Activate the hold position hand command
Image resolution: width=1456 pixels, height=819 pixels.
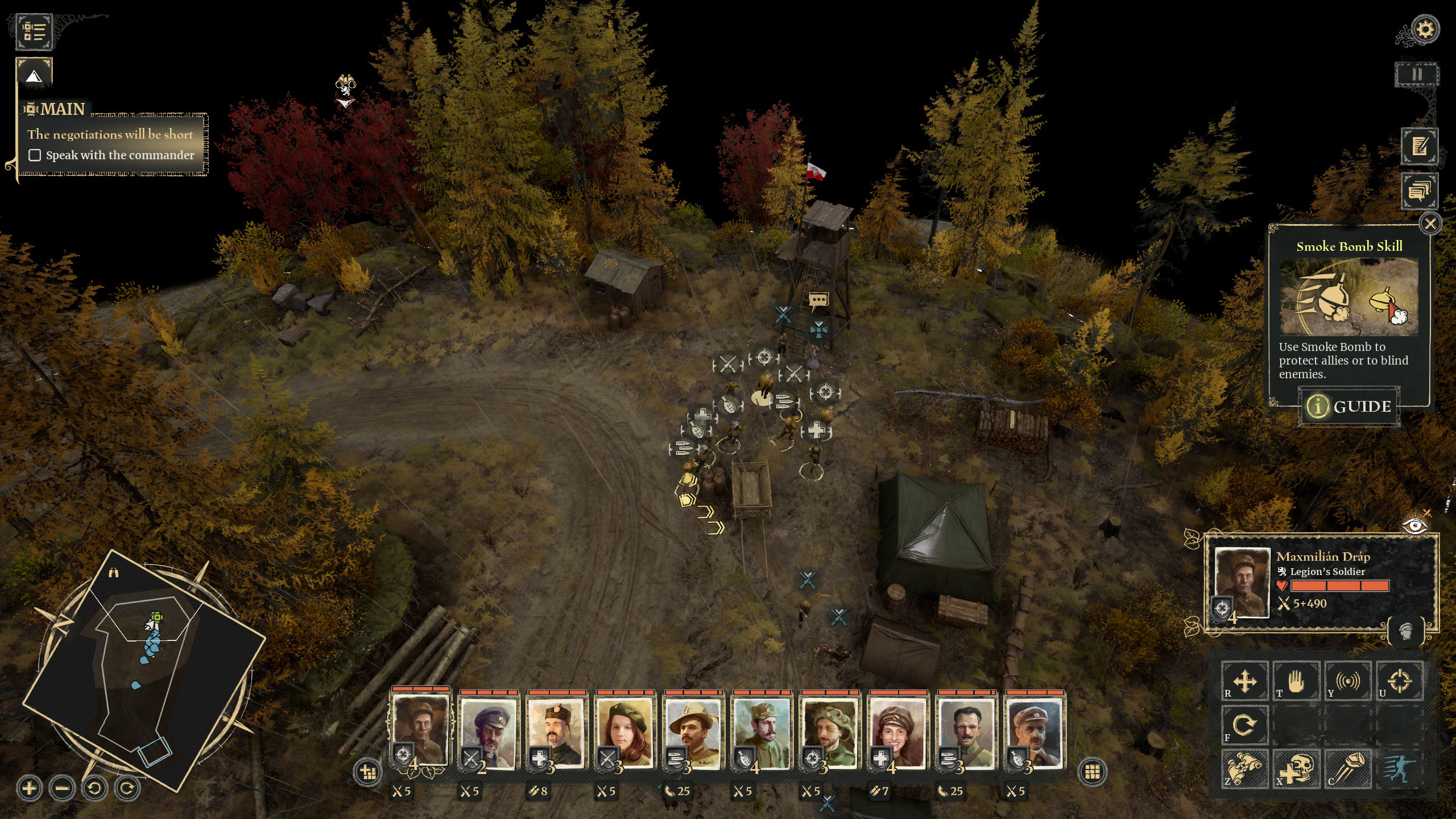[1296, 681]
